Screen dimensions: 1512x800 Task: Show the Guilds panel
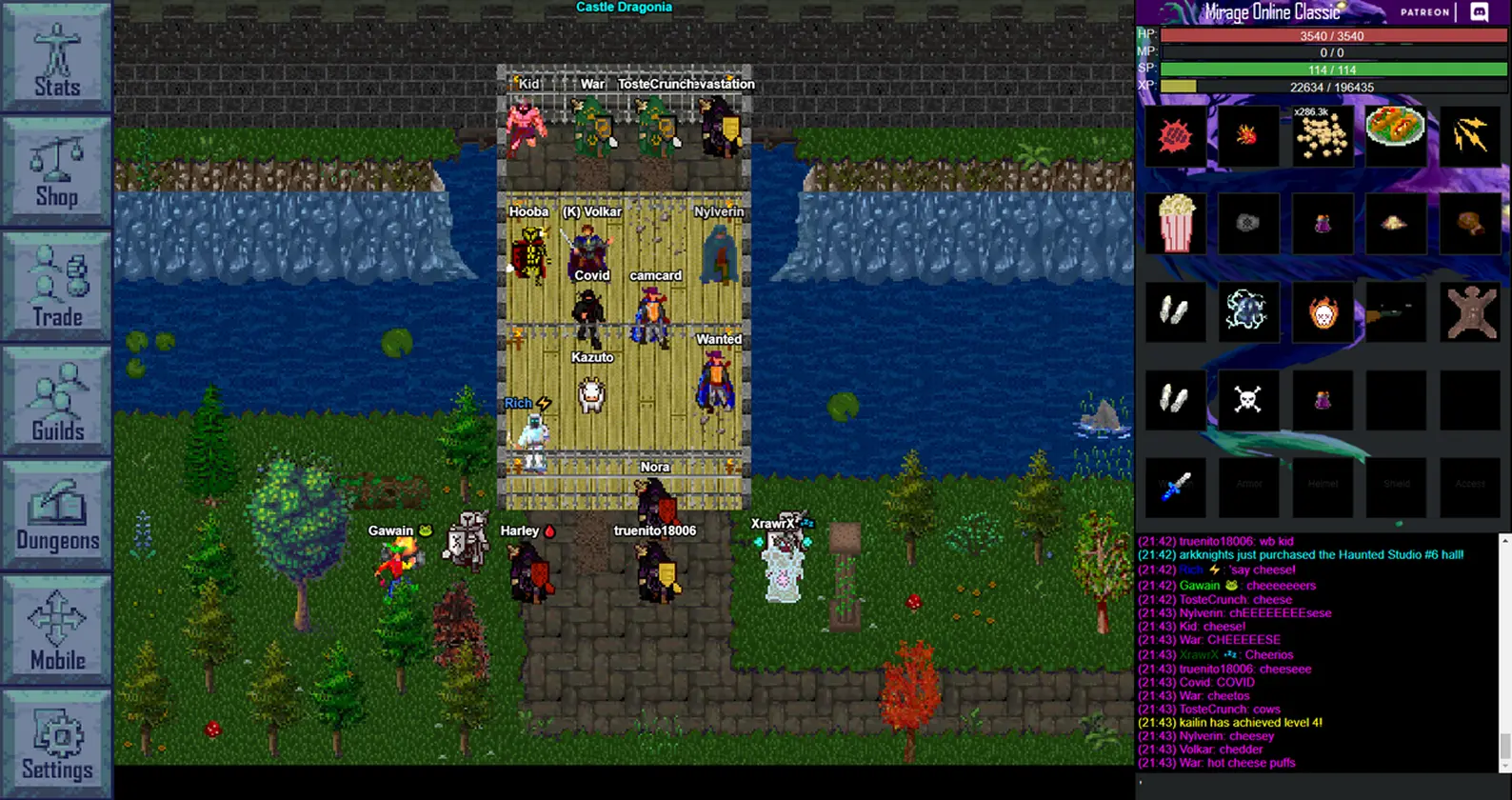point(56,400)
